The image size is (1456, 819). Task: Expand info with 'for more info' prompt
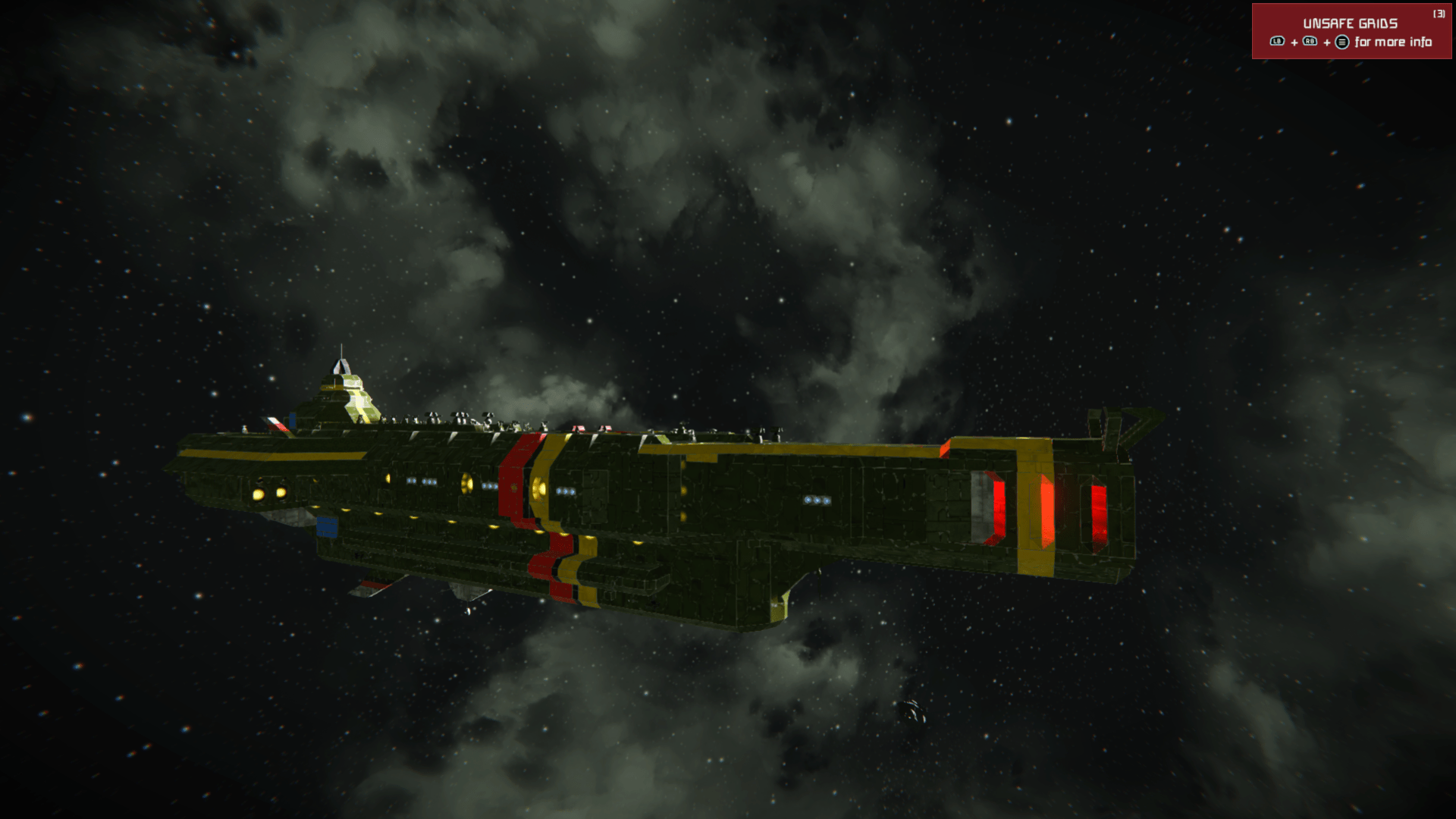coord(1392,42)
